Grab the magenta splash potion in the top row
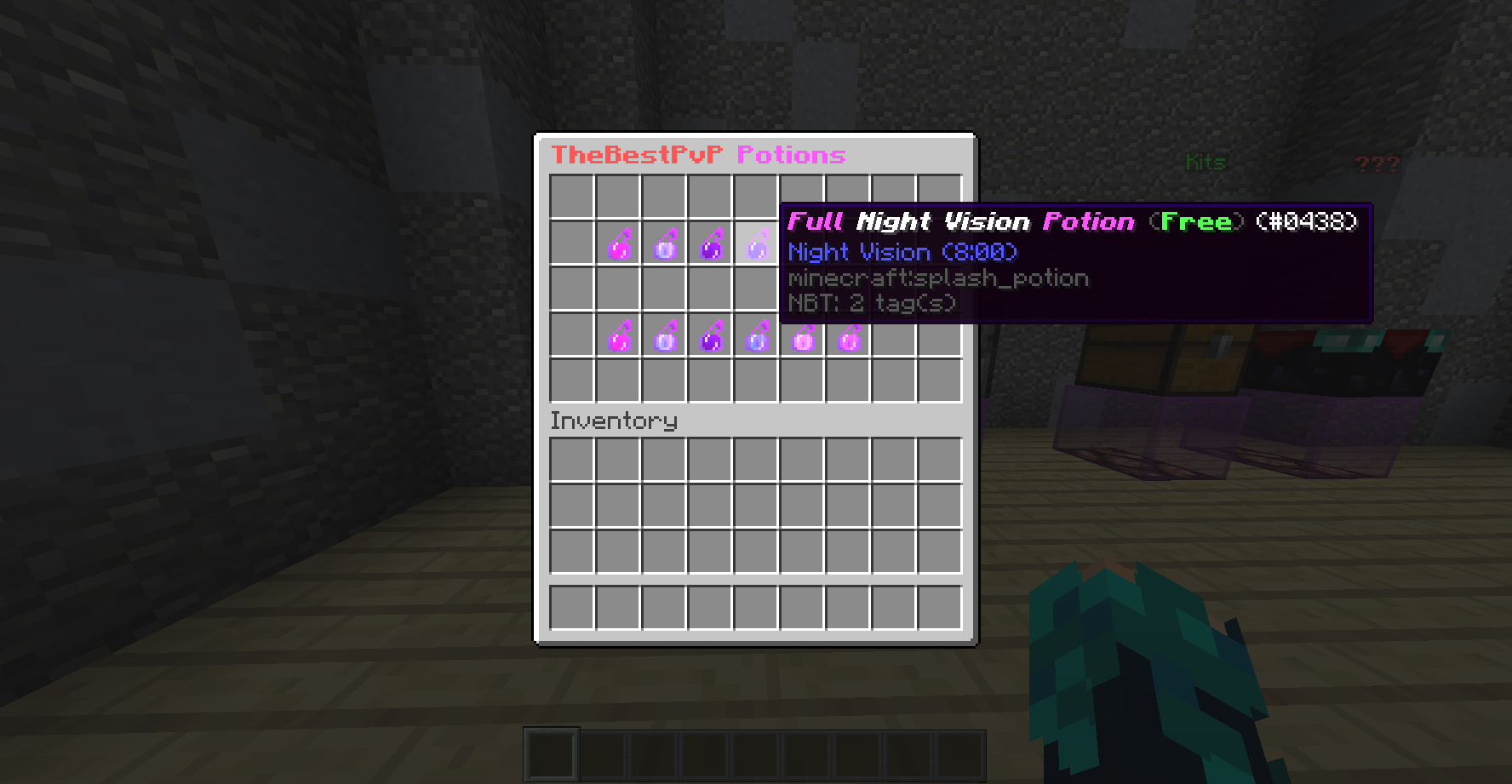 coord(619,247)
